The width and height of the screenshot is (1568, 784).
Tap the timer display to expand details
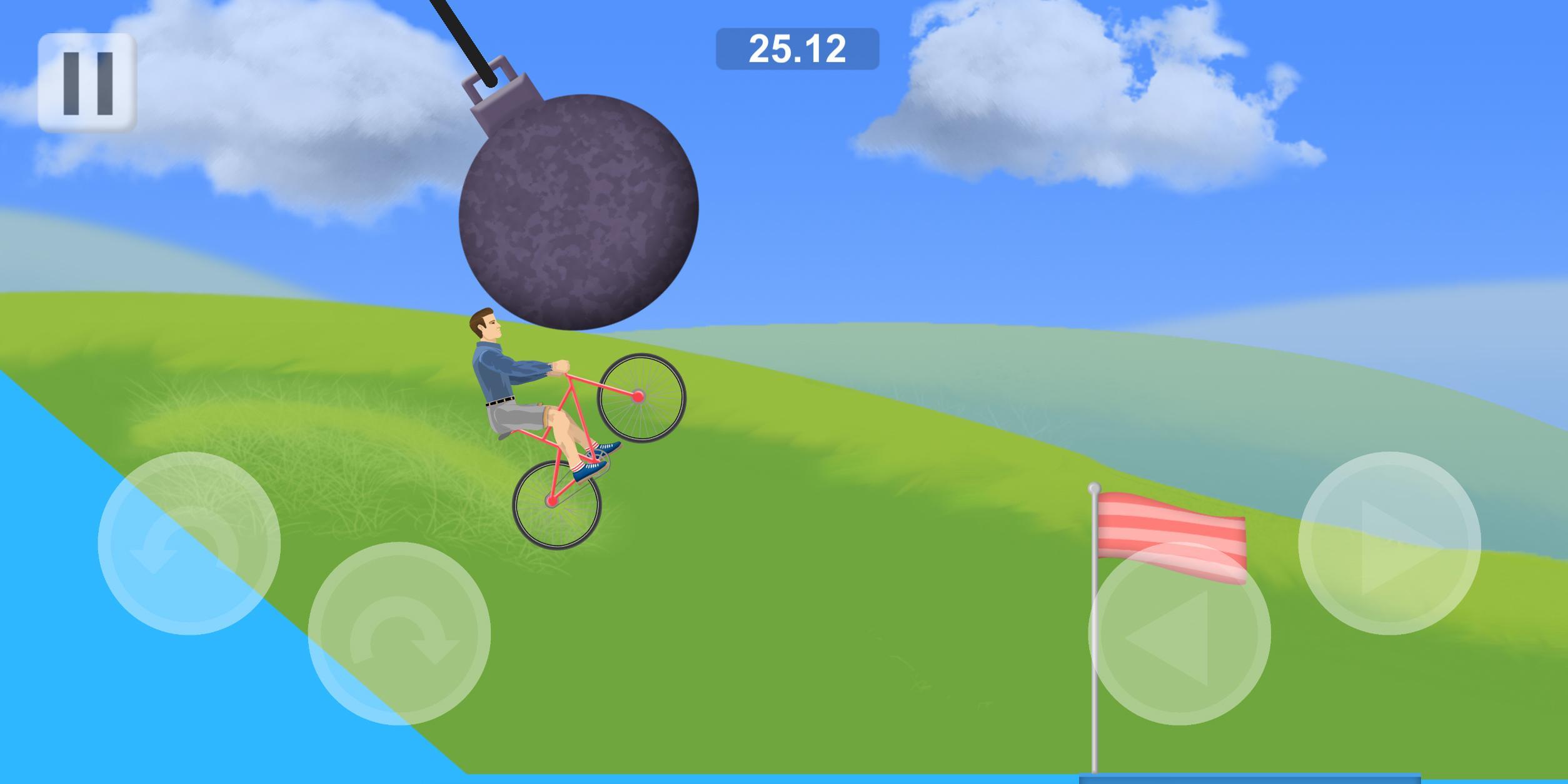(x=797, y=50)
